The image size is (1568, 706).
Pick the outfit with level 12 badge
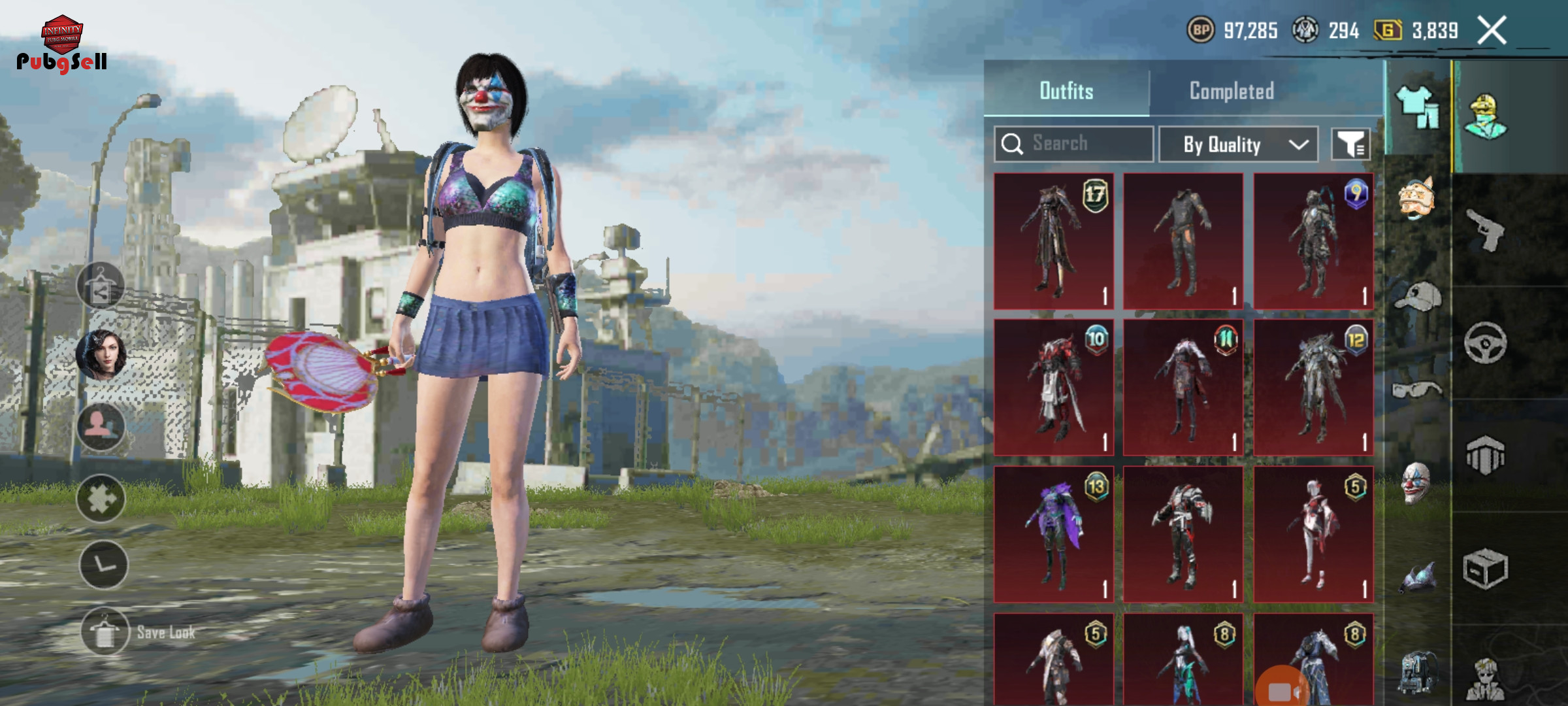(x=1313, y=387)
